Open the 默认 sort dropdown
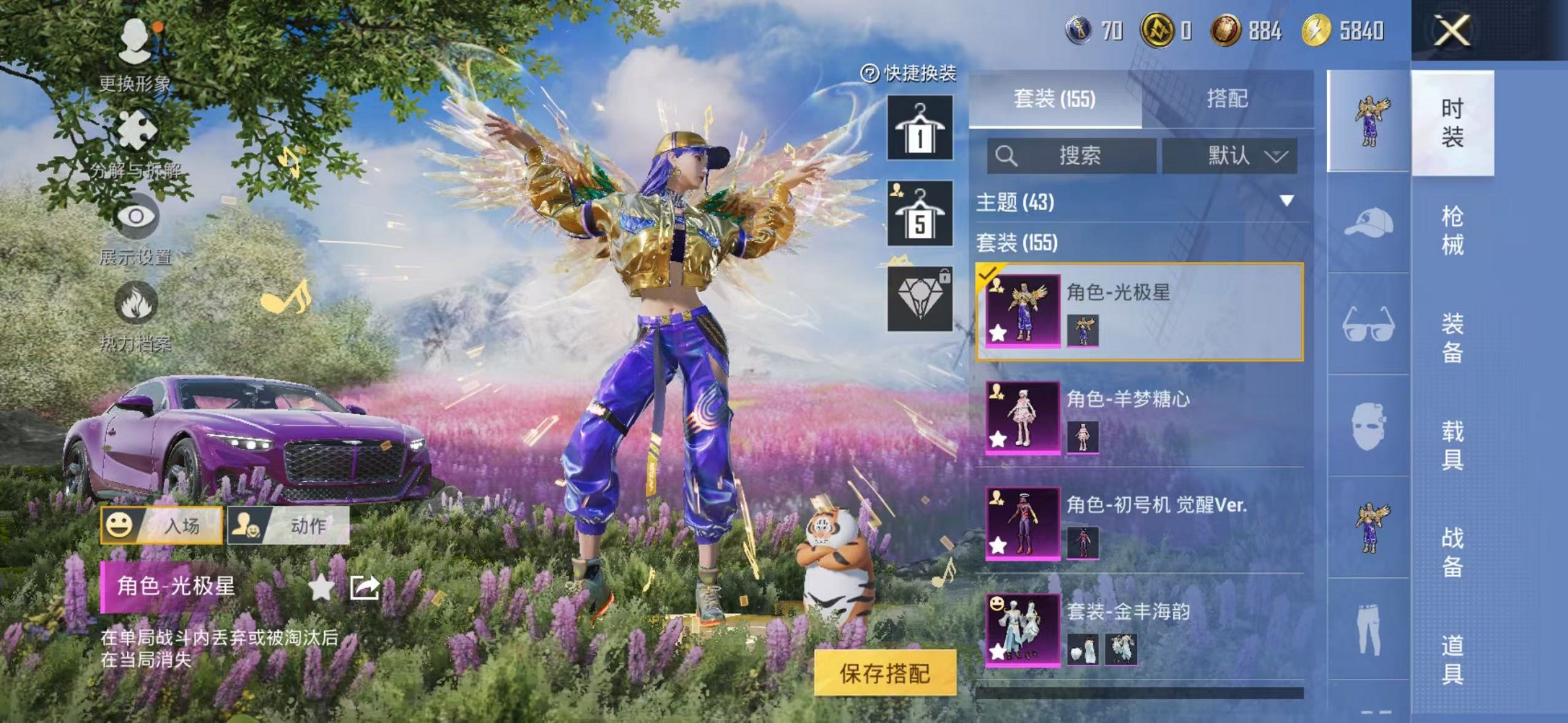1568x723 pixels. coord(1230,156)
